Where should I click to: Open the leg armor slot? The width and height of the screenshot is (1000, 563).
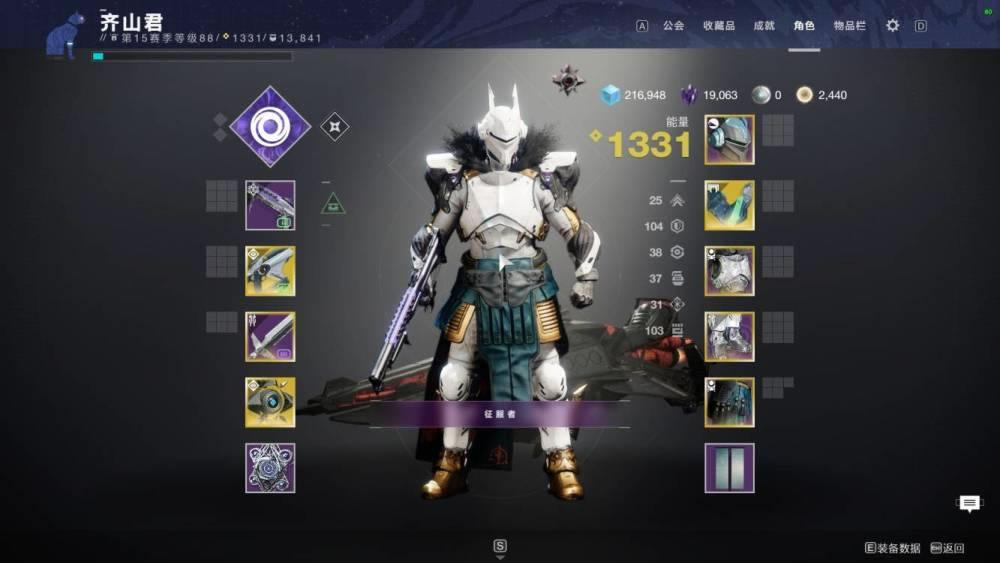point(729,336)
